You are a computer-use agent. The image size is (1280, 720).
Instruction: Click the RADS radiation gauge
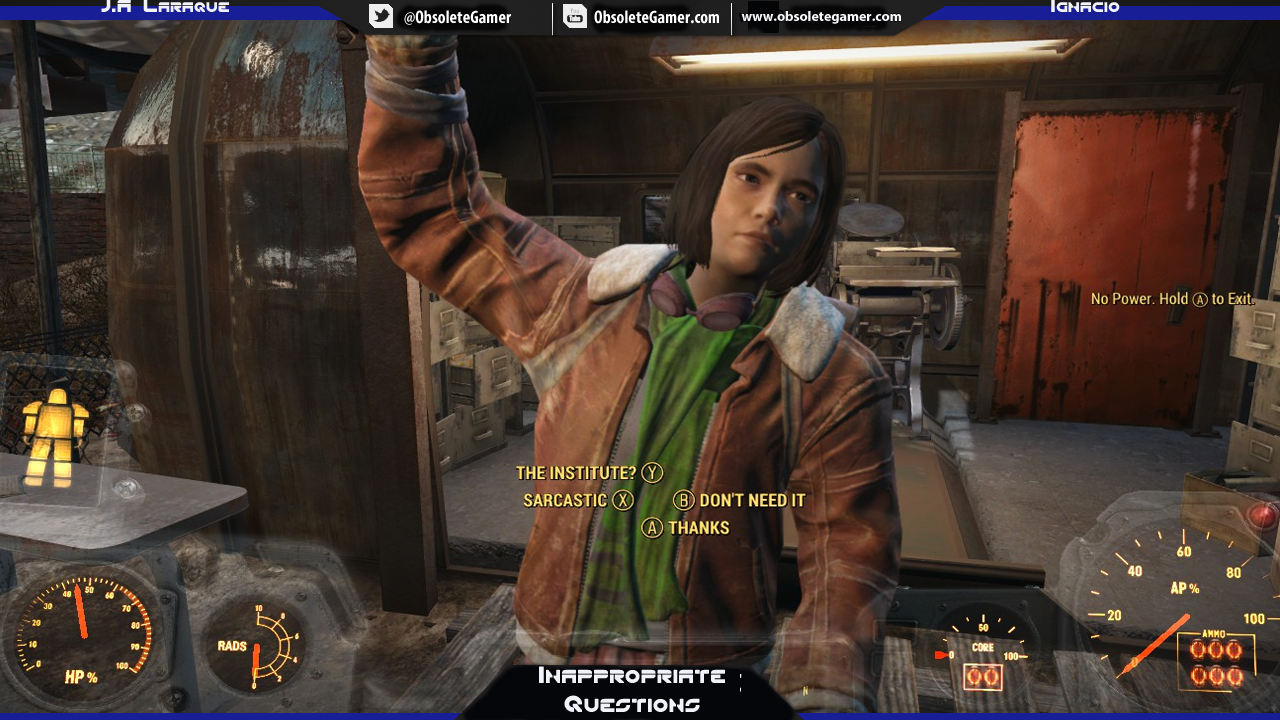[x=258, y=645]
